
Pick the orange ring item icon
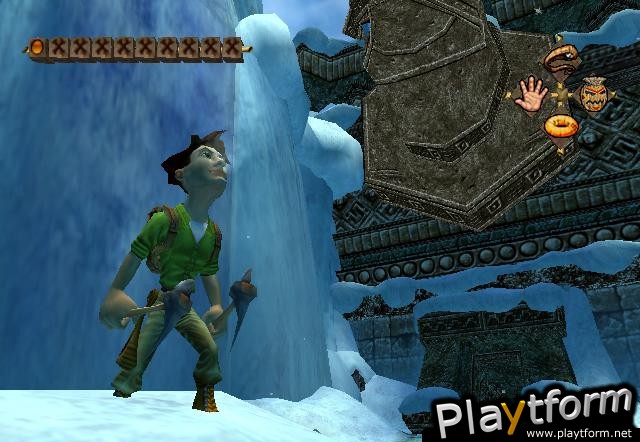[x=561, y=127]
